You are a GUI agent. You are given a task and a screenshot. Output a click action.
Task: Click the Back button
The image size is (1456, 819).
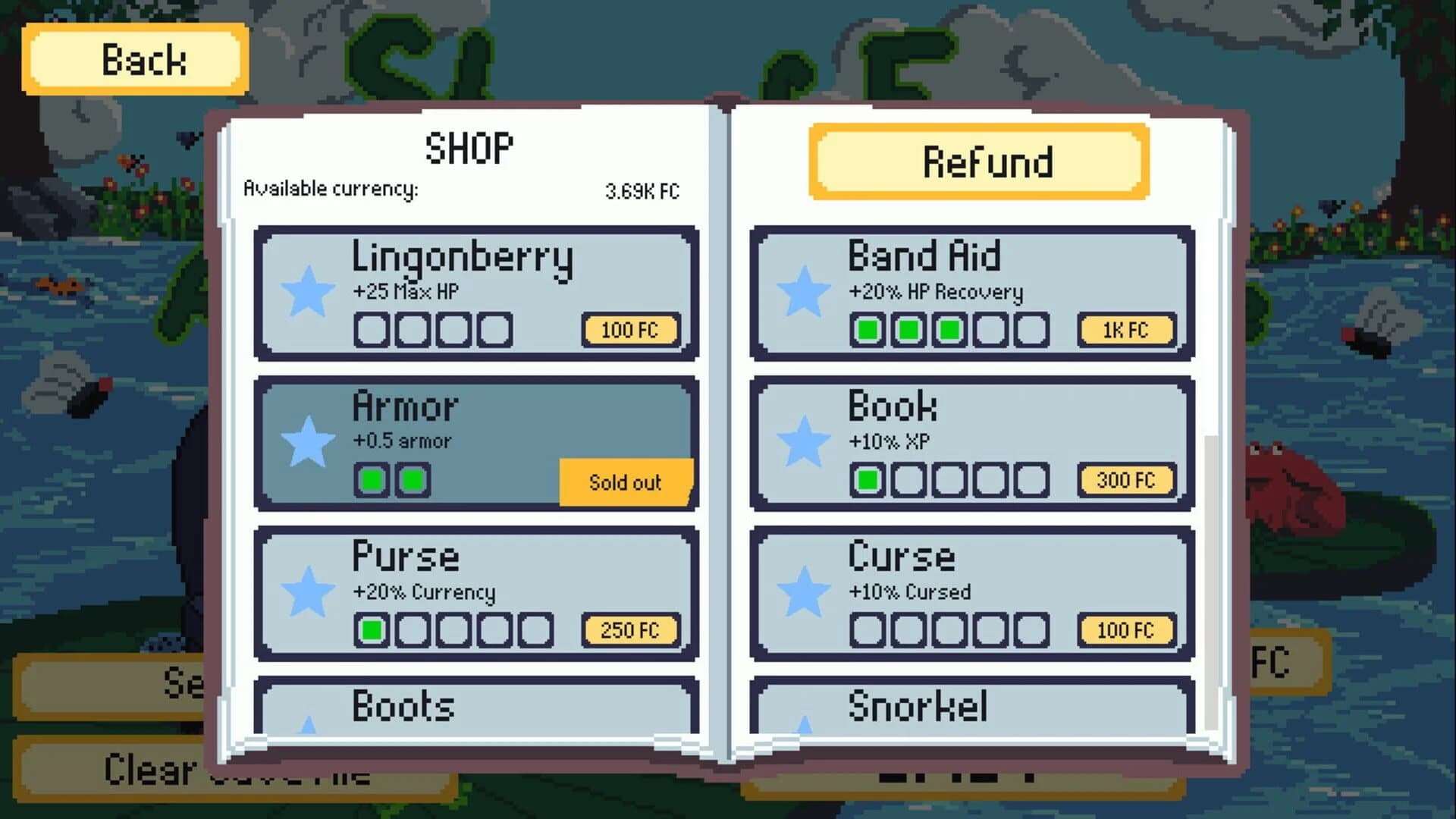coord(136,58)
